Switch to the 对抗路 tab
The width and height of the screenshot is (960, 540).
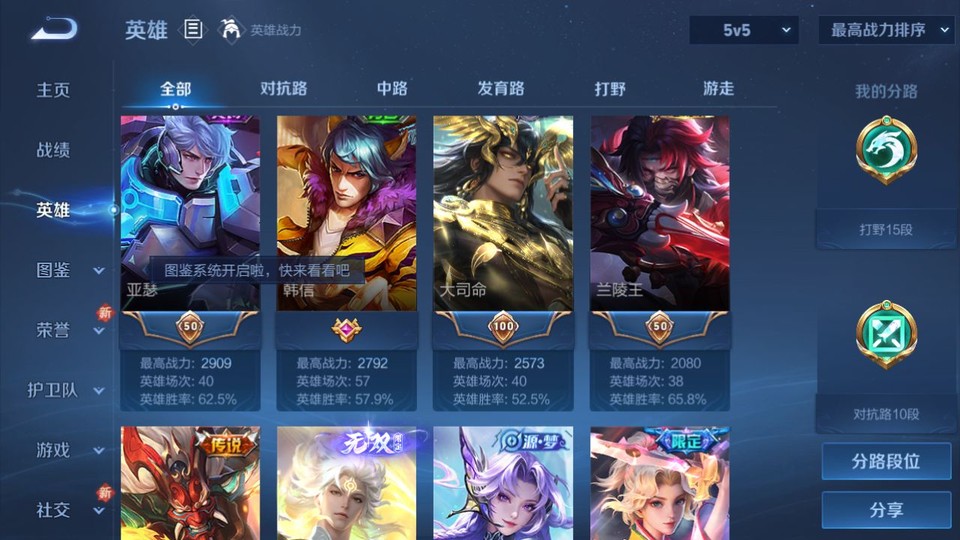pyautogui.click(x=283, y=89)
